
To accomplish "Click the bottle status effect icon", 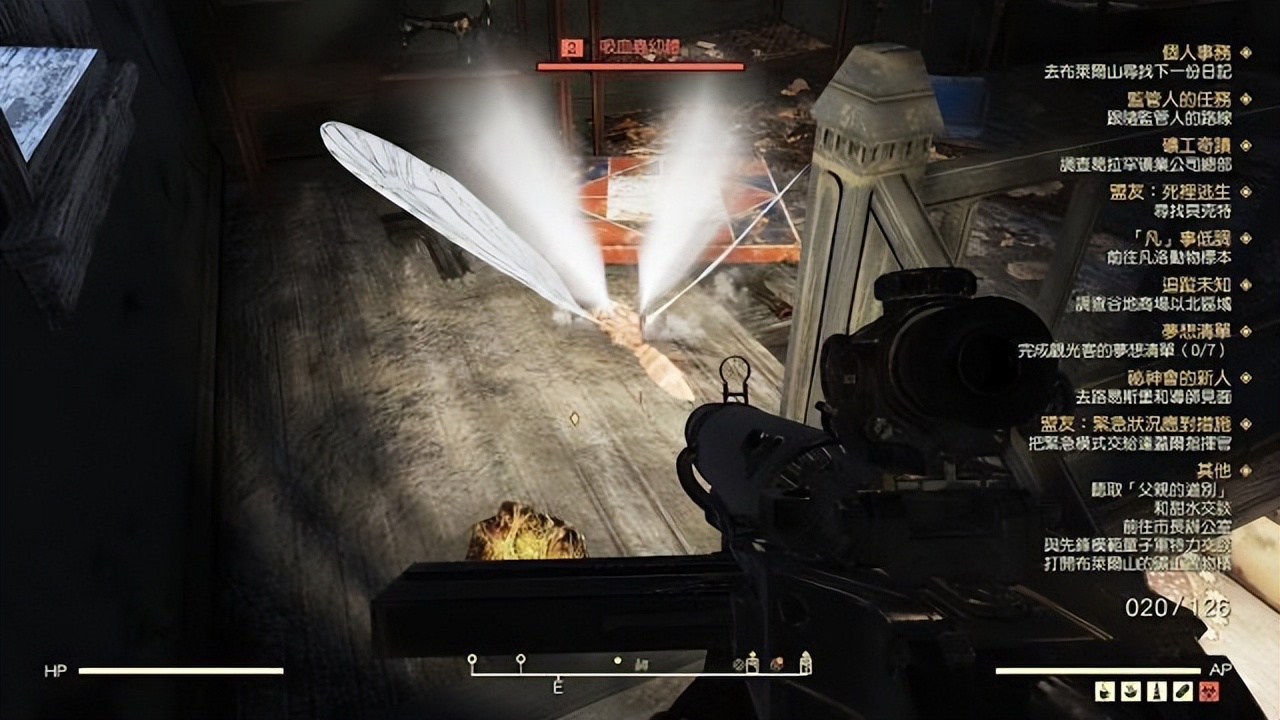I will coord(1155,690).
